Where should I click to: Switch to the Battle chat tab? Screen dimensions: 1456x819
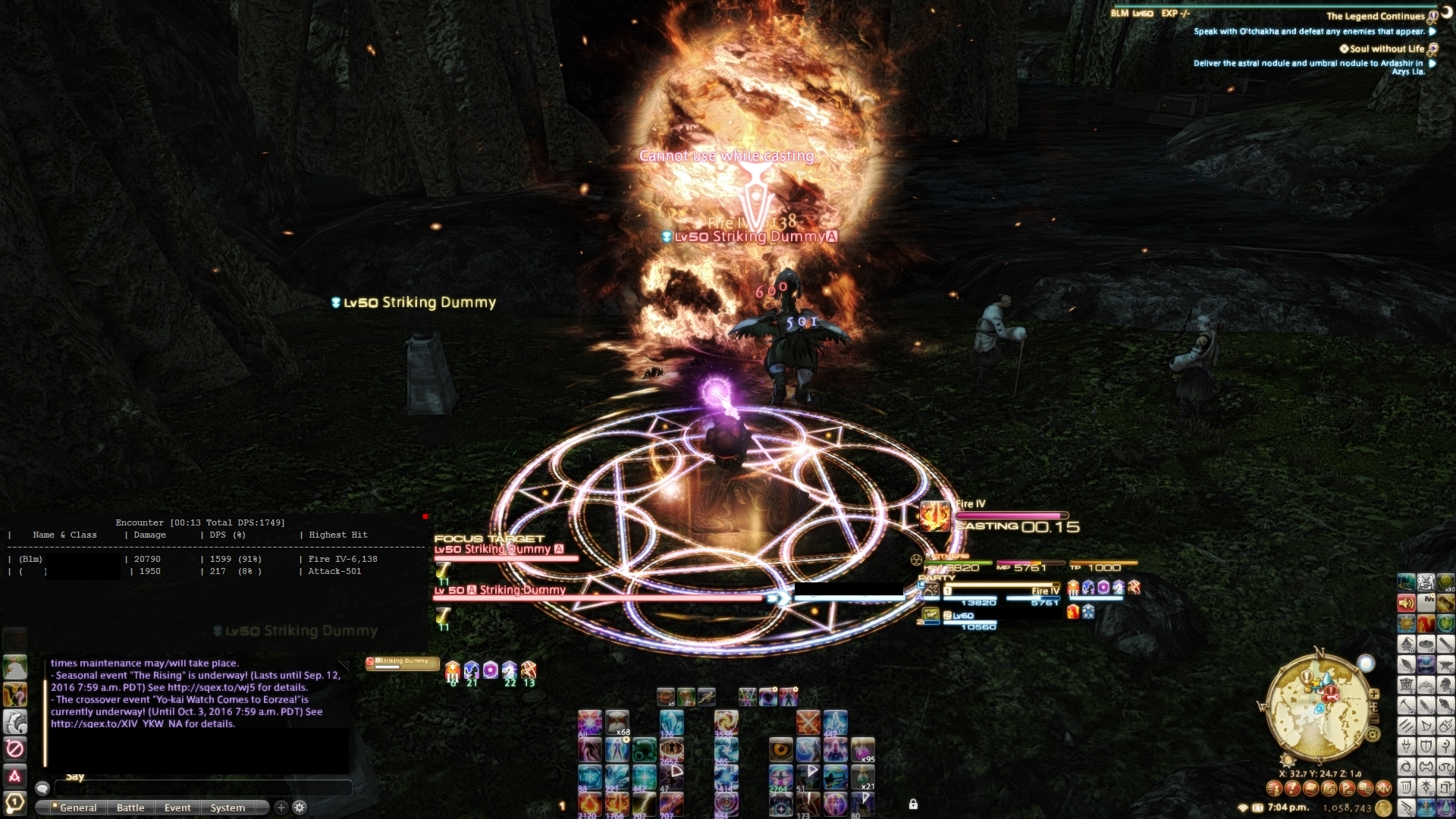point(130,808)
